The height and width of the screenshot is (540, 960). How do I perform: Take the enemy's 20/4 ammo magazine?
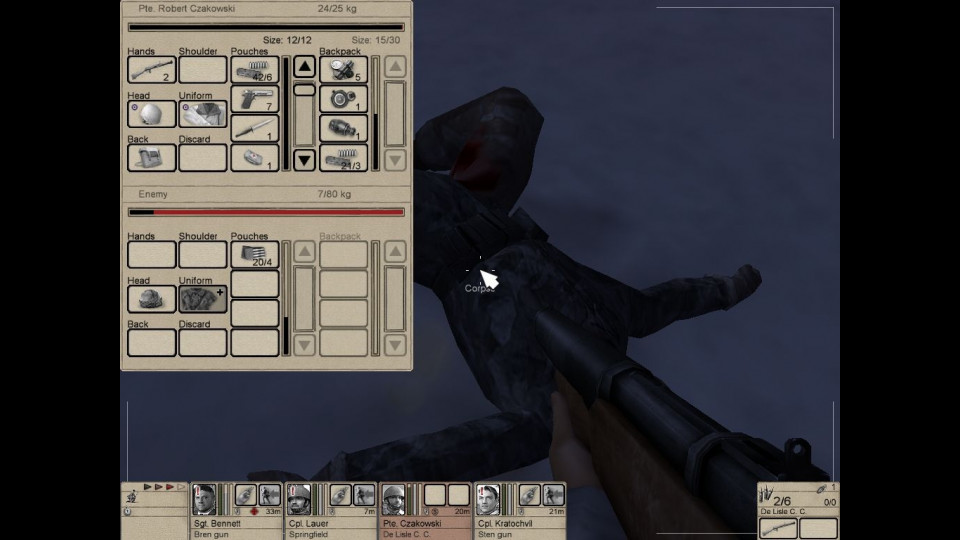(255, 254)
